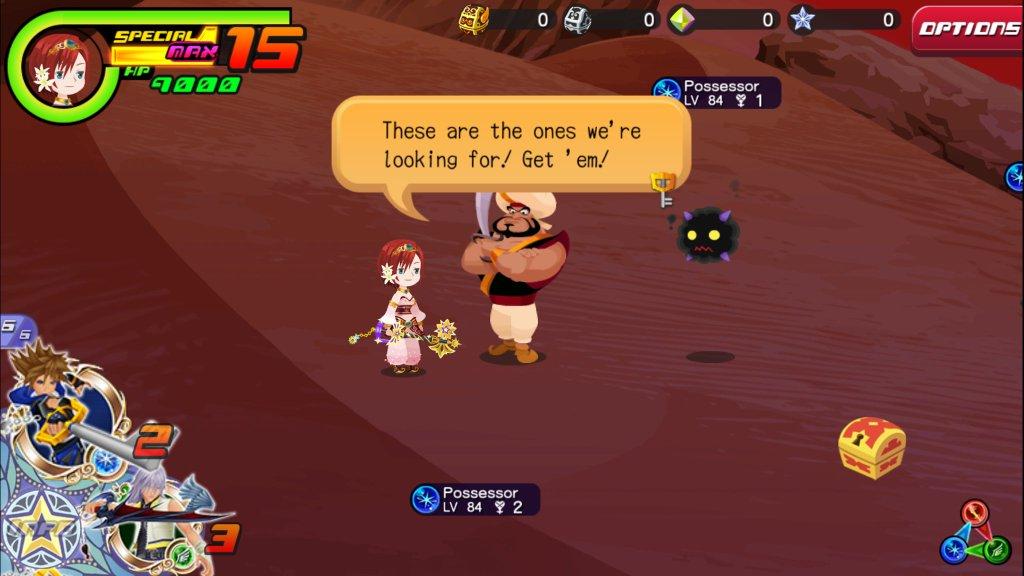The height and width of the screenshot is (576, 1024).
Task: Tap the star special attack medal
Action: pyautogui.click(x=38, y=527)
